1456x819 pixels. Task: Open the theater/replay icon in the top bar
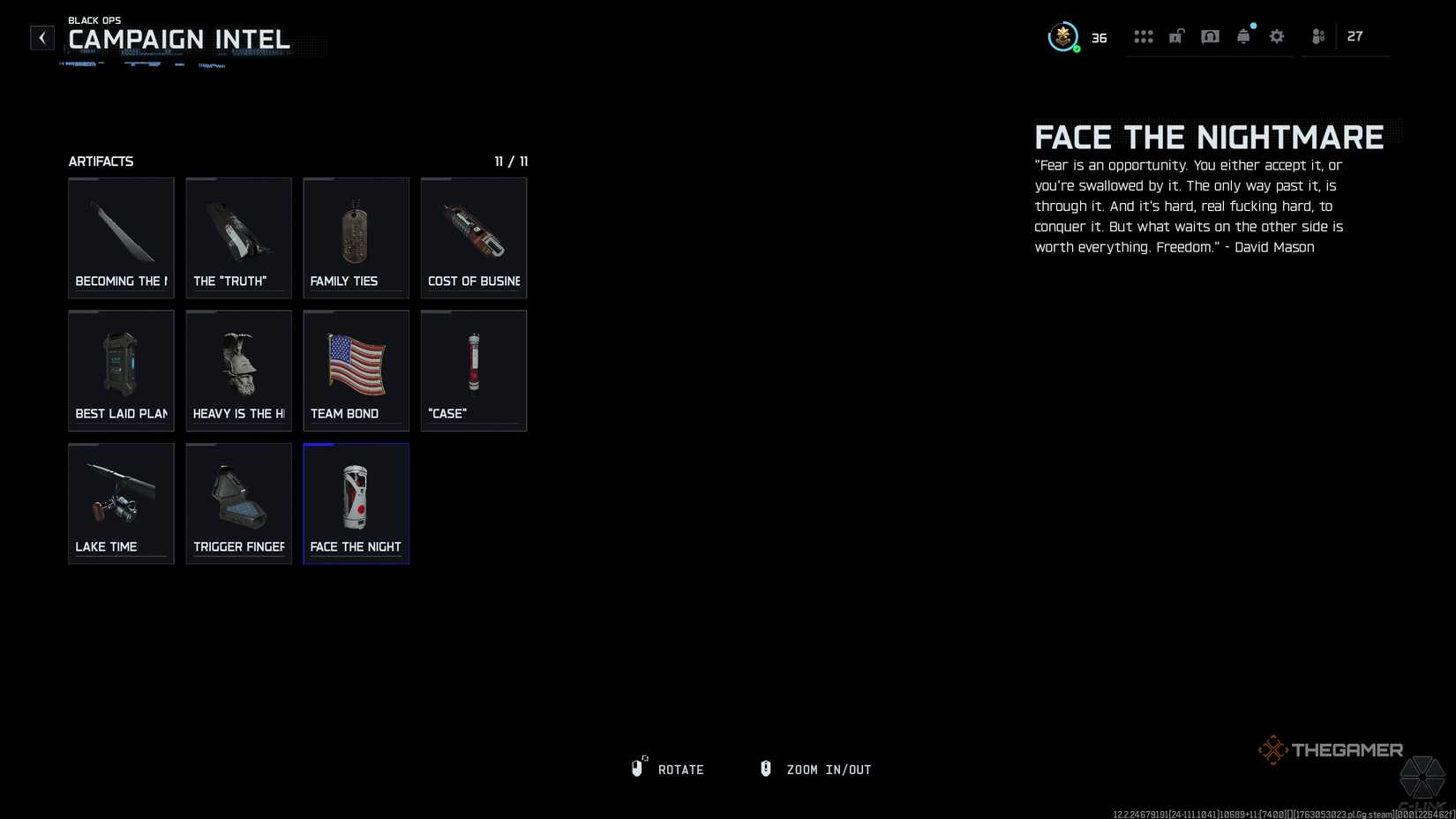1210,36
